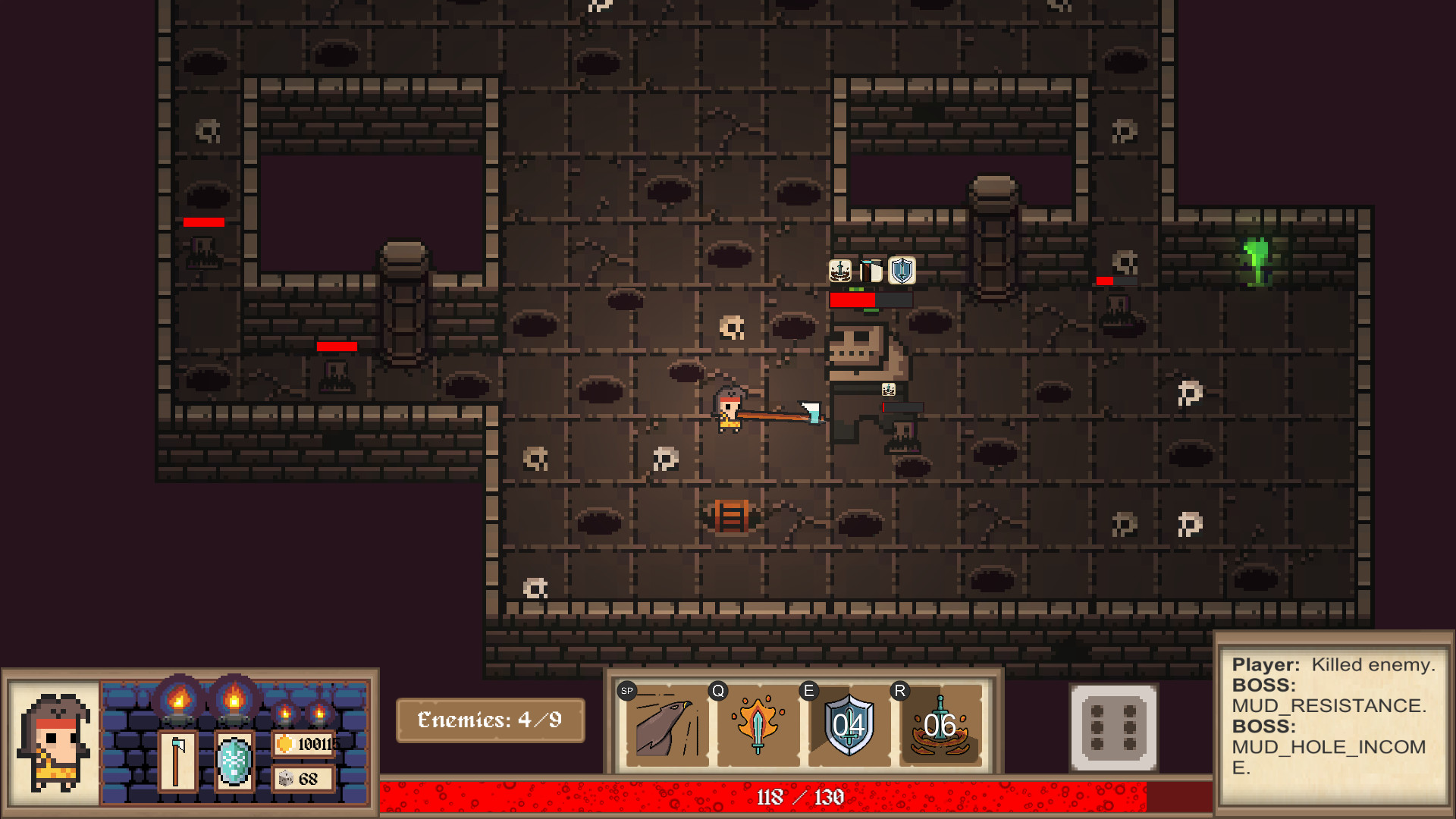Click the boss's shield buff icon

(x=902, y=272)
